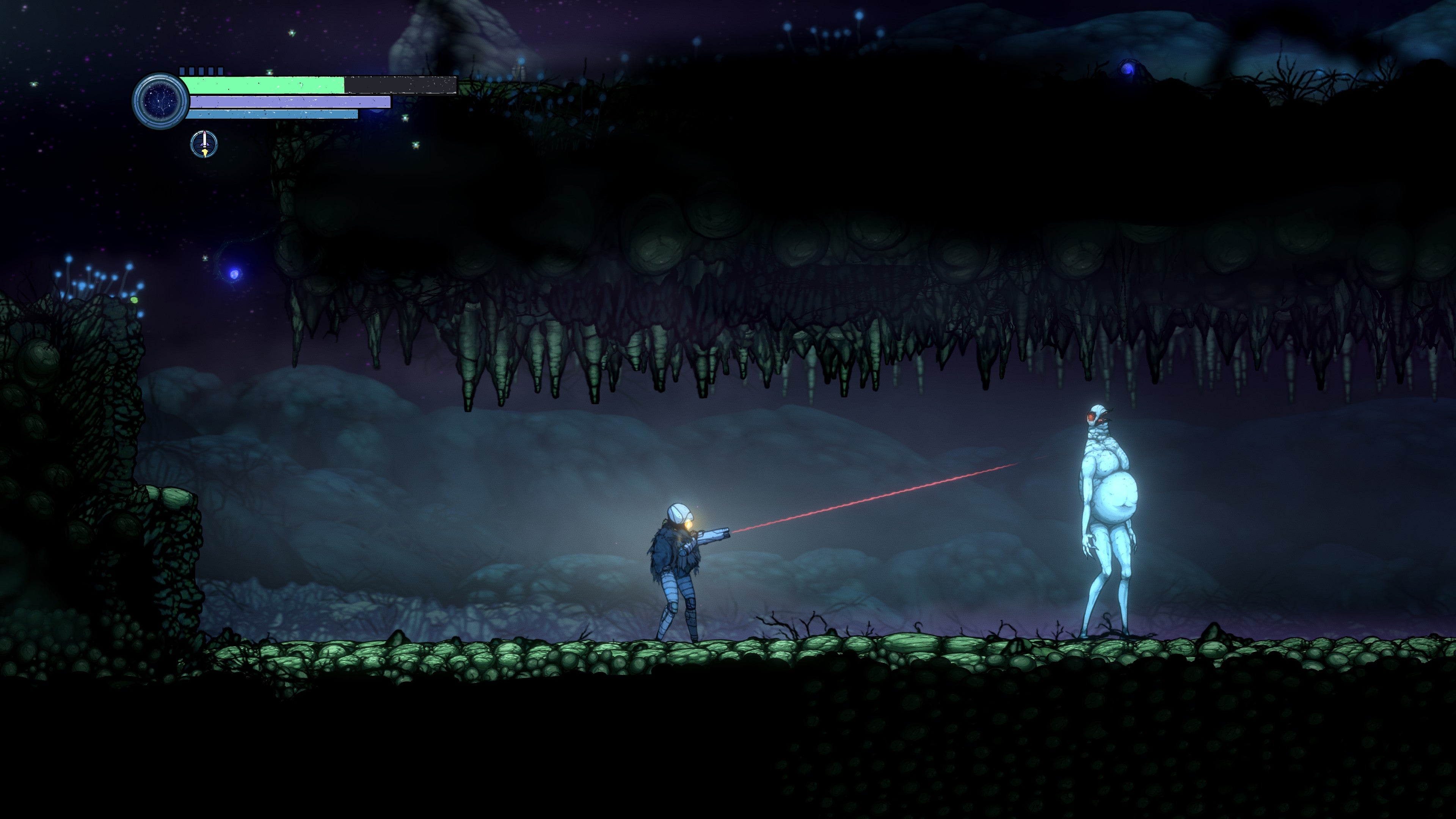This screenshot has height=819, width=1456.
Task: Click the alien's clawed hand
Action: 1090,544
